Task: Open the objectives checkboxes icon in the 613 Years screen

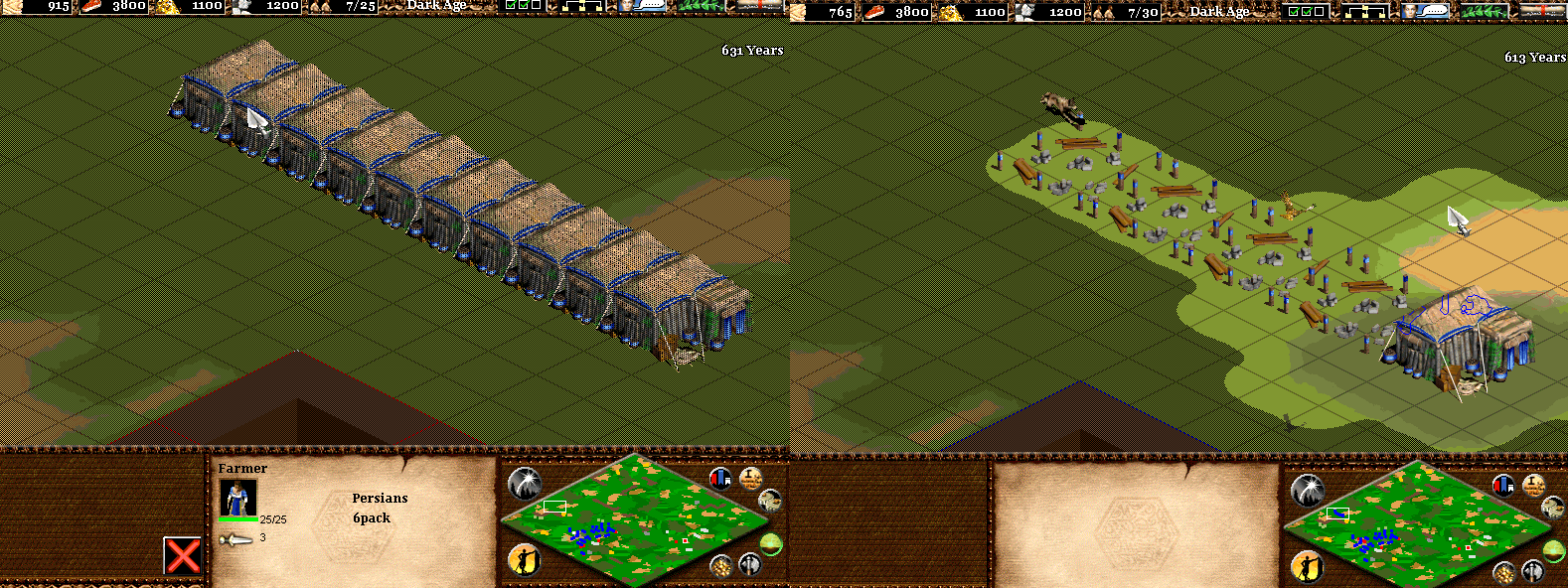Action: point(1305,12)
